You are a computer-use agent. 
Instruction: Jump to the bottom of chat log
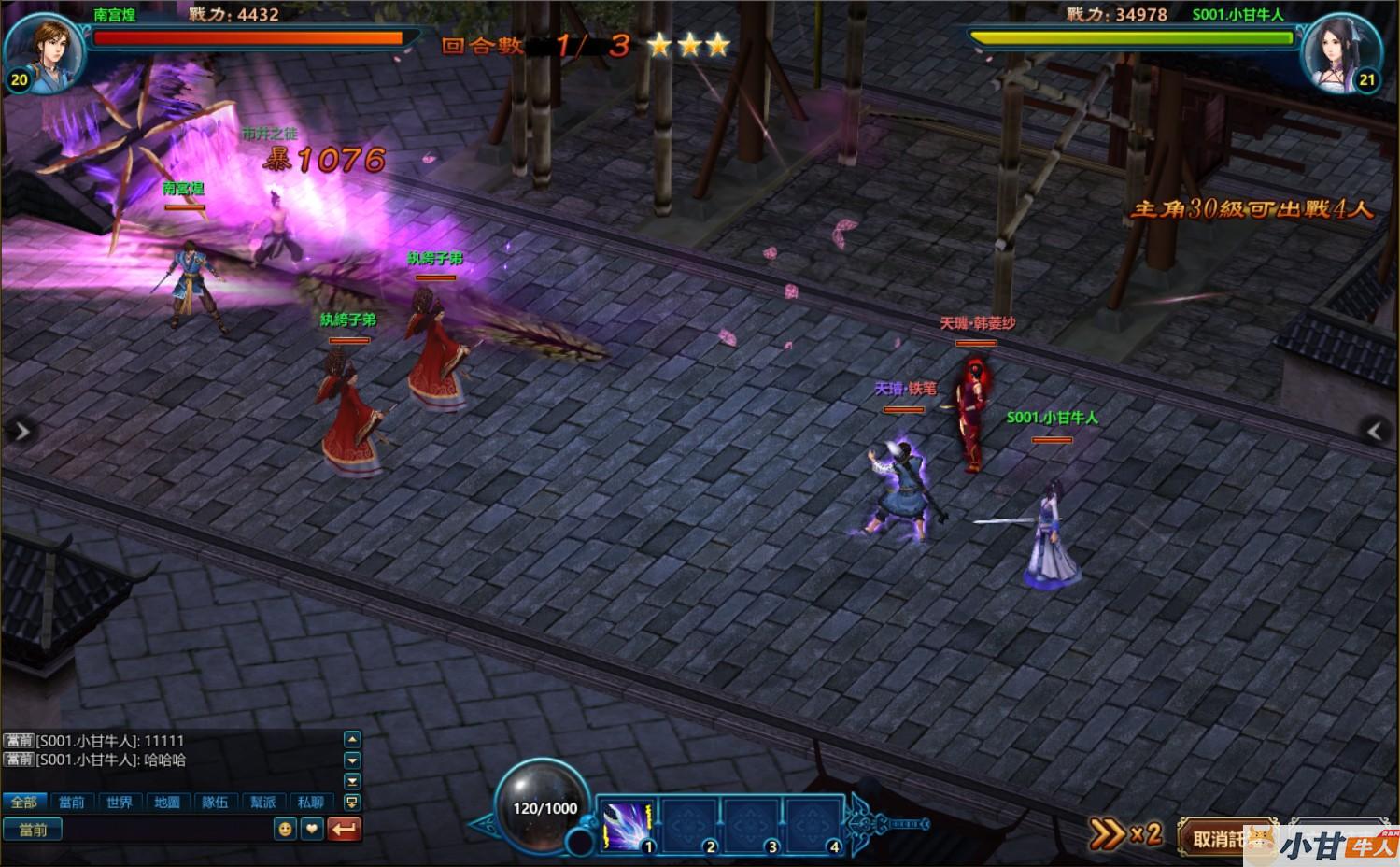[x=352, y=782]
